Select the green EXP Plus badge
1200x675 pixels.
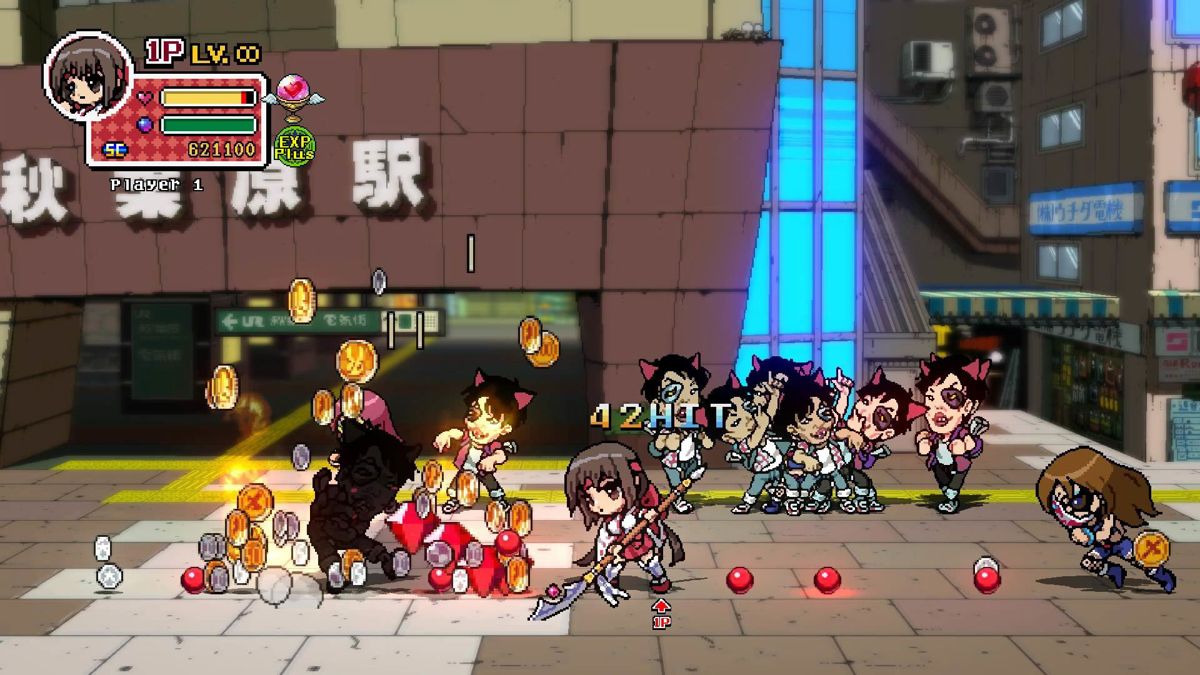click(294, 145)
